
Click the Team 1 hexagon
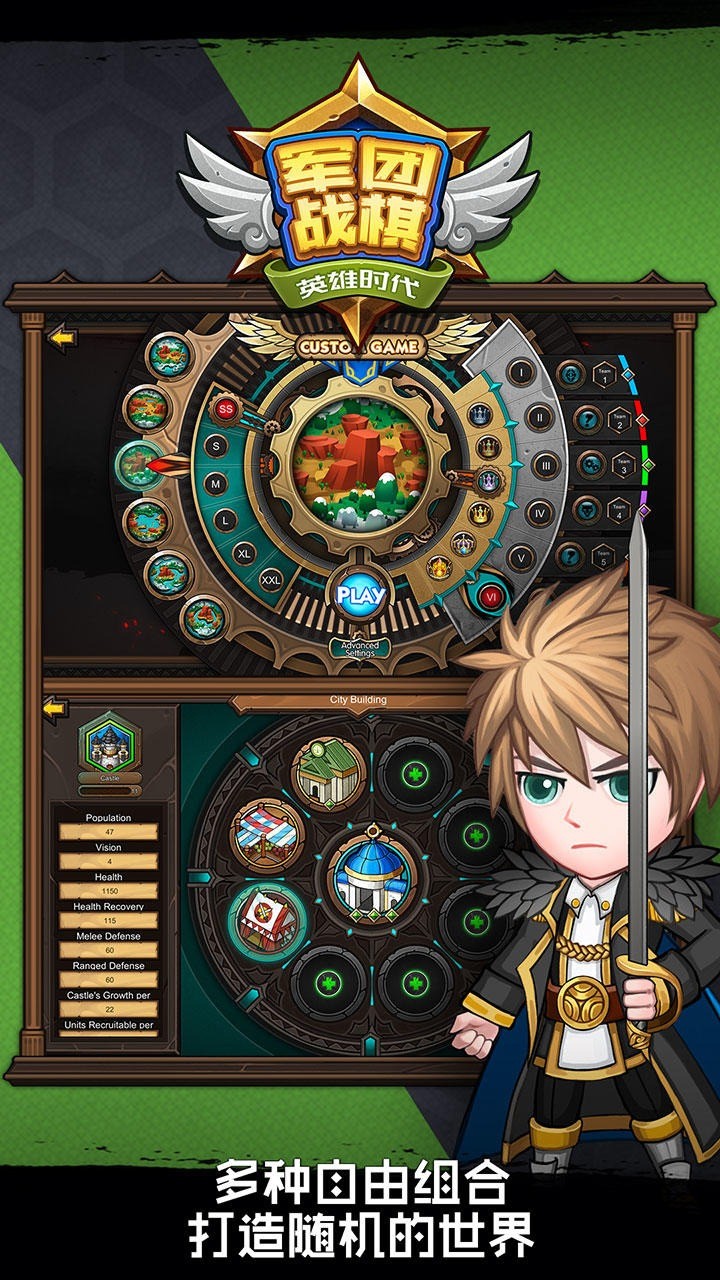click(x=603, y=374)
